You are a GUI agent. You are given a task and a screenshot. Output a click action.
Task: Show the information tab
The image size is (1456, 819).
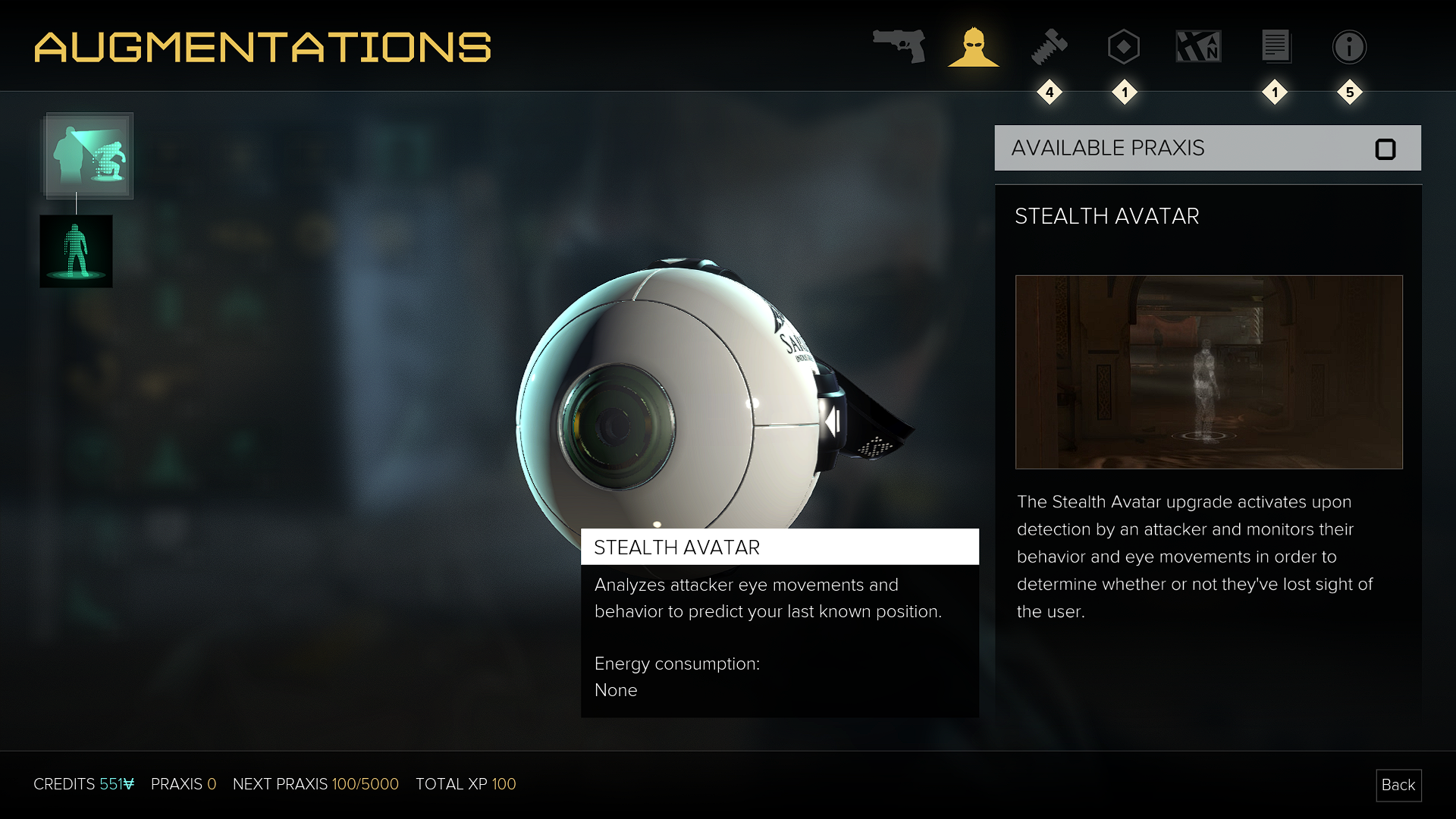(x=1349, y=47)
